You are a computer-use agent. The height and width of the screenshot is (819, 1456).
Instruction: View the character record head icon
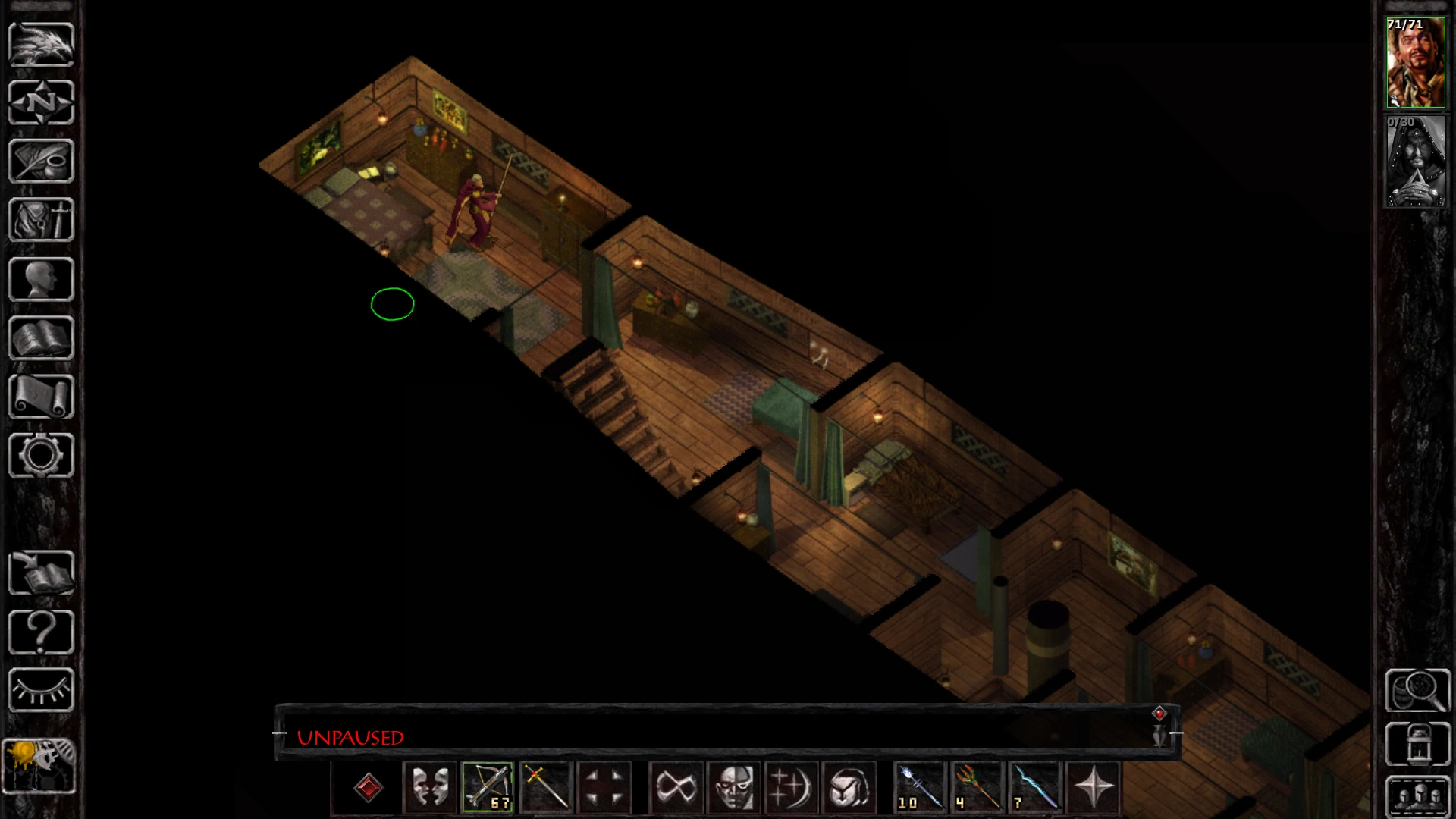click(42, 279)
